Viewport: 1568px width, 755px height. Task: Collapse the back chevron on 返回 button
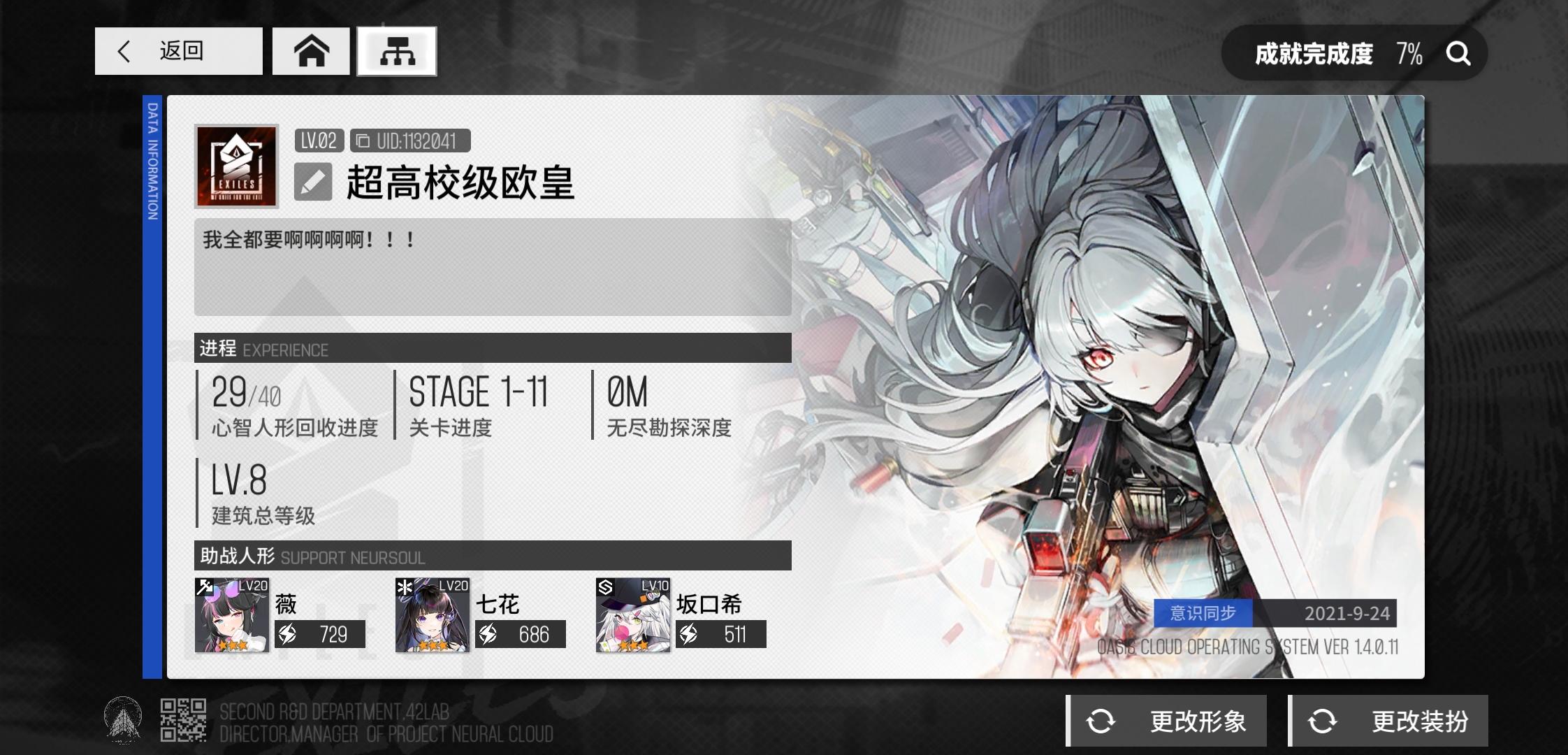(123, 51)
